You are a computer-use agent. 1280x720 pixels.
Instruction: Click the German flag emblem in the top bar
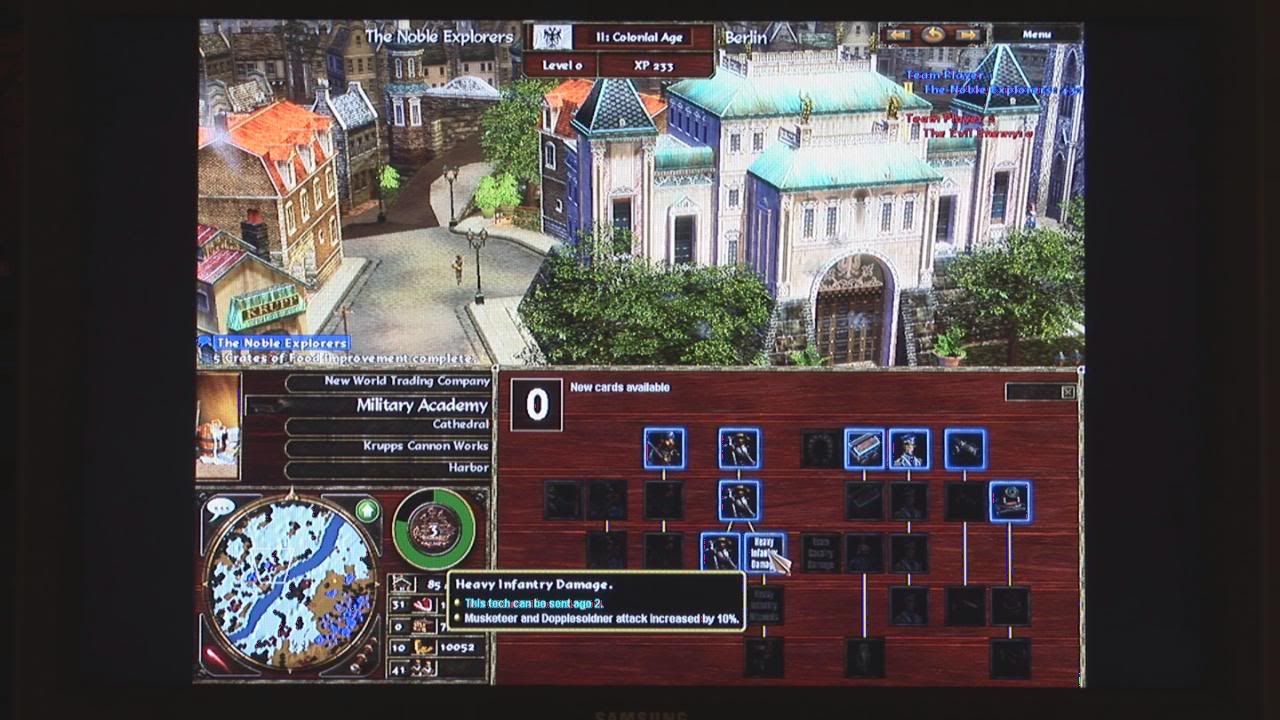pyautogui.click(x=549, y=38)
